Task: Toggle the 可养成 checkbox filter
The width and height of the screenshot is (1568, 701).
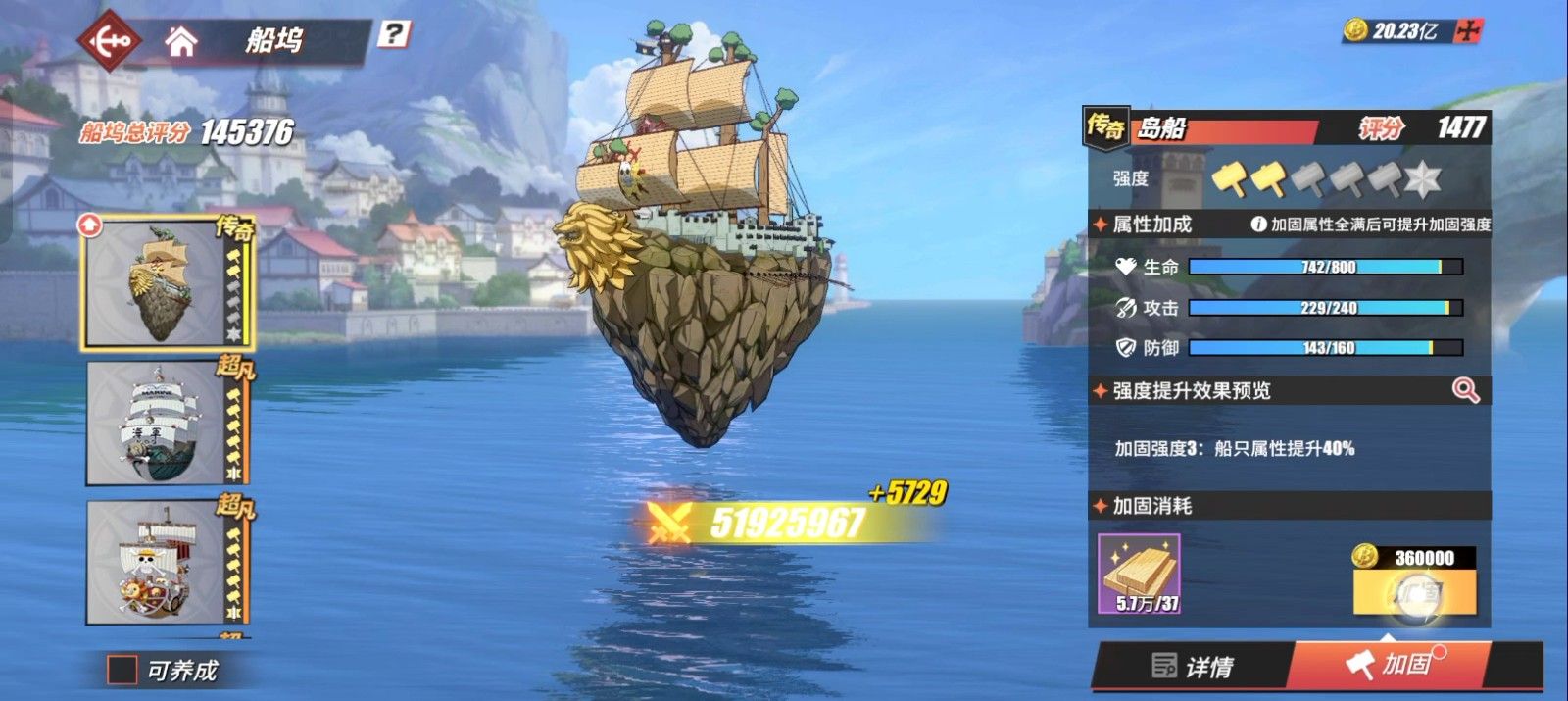Action: (x=122, y=670)
